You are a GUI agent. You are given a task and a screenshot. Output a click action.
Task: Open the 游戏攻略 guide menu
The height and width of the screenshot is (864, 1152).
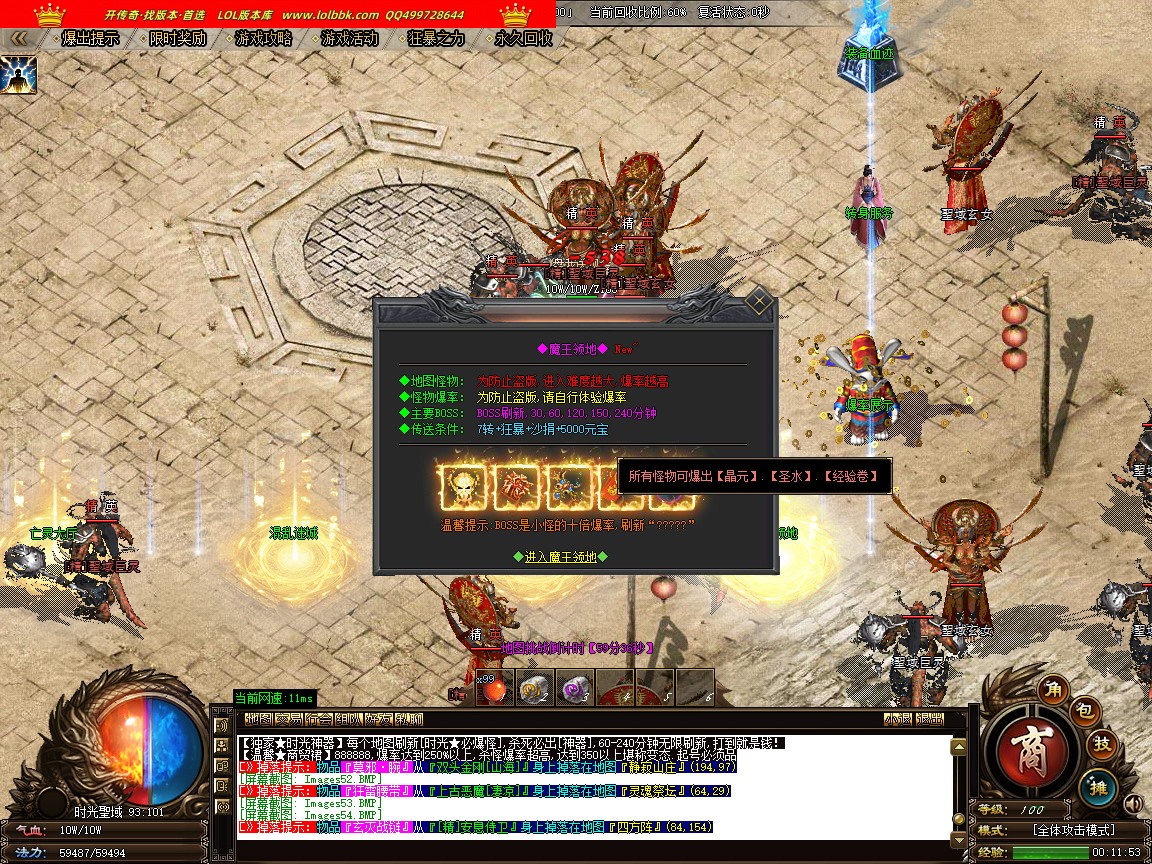263,39
